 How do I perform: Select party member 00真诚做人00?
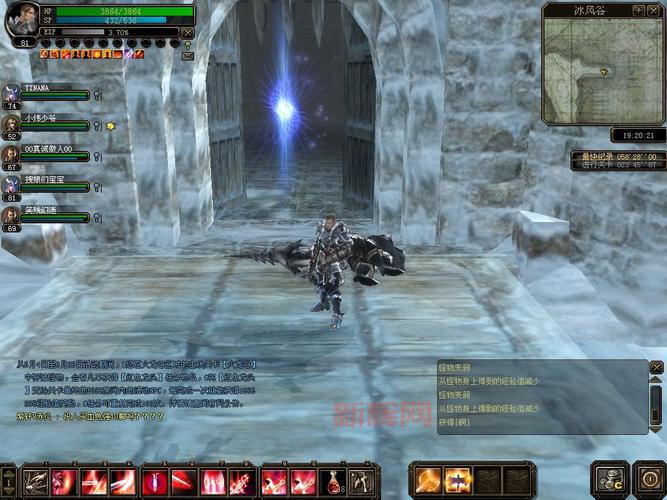click(x=45, y=153)
